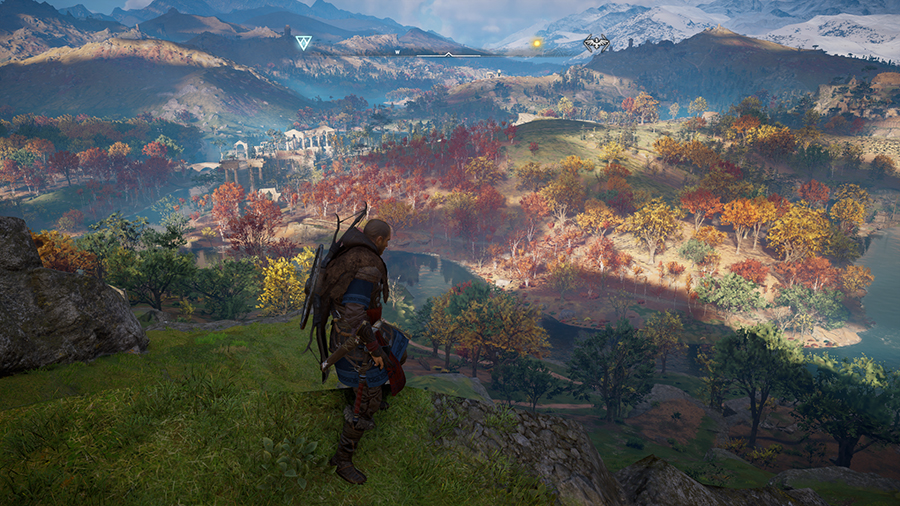
Task: Select the winged synchronization point icon
Action: point(596,43)
